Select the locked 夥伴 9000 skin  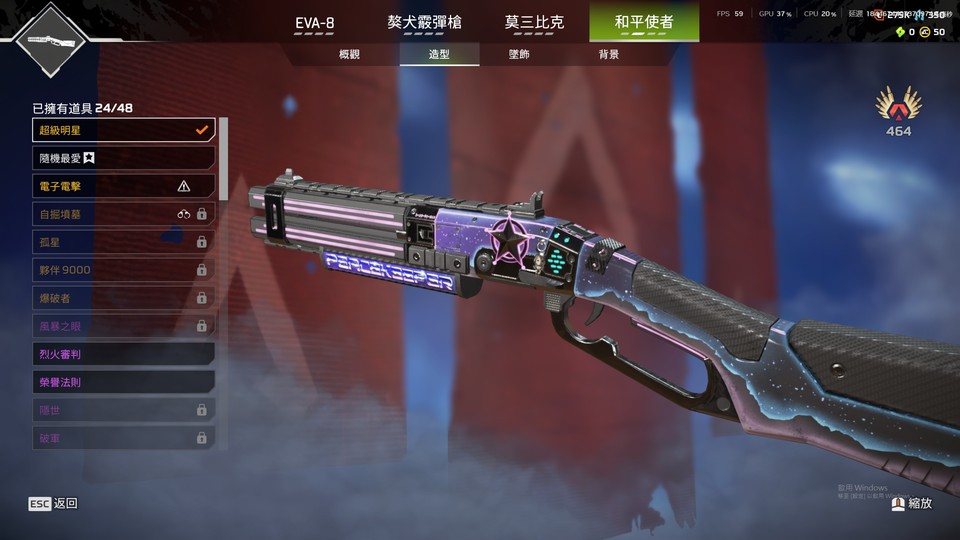click(124, 270)
